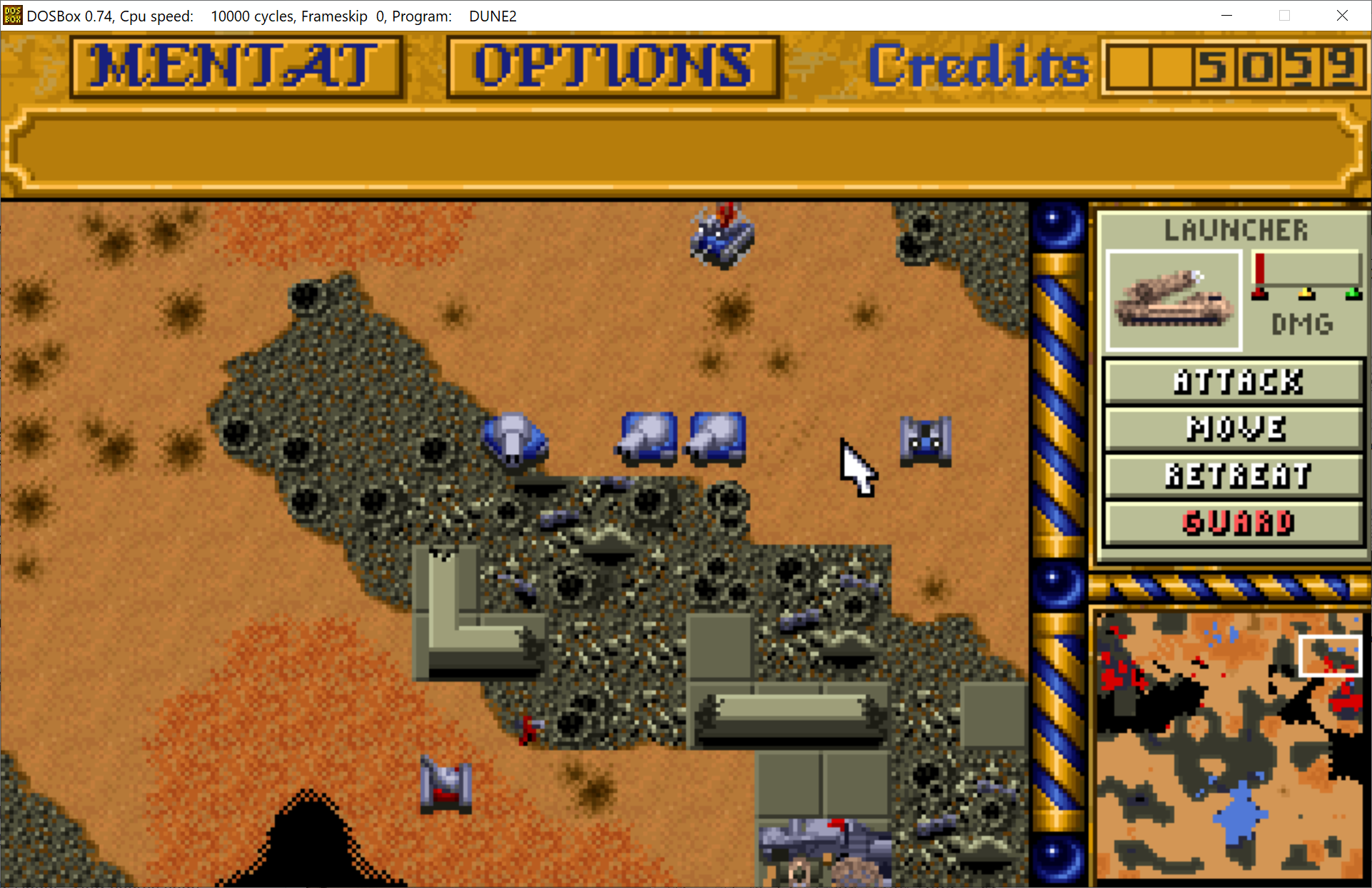Jump to a location on the radar minimap
The image size is (1372, 888).
coord(1228,745)
